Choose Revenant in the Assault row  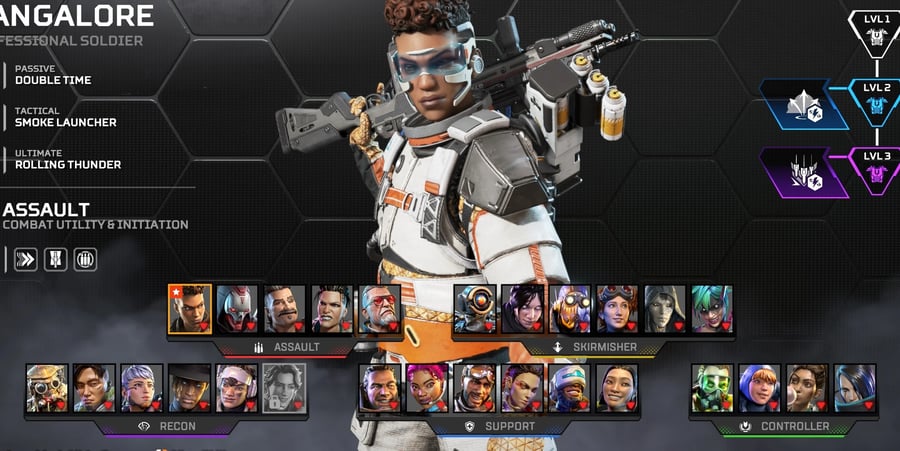point(237,308)
